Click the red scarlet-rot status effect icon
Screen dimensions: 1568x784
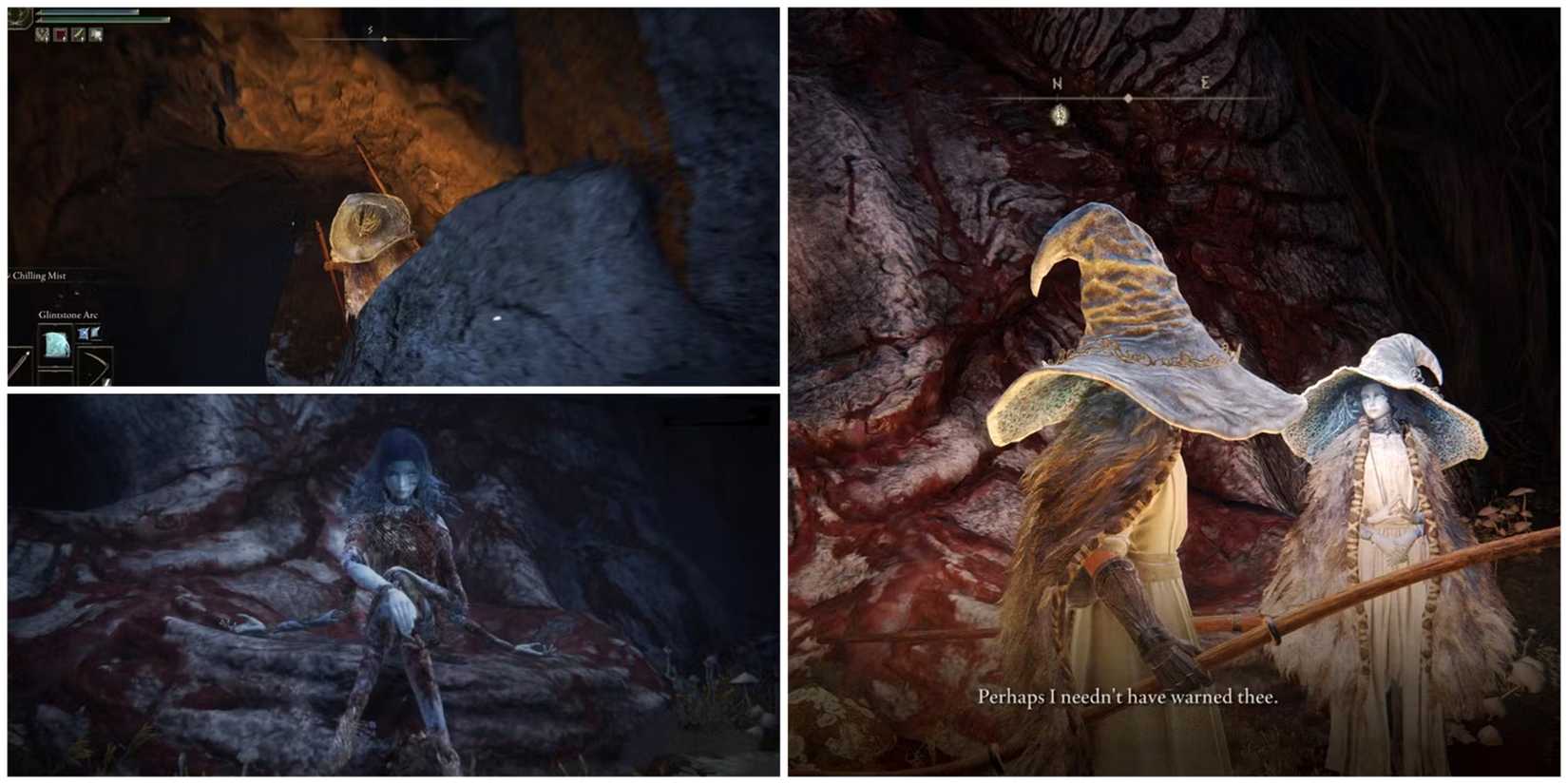pos(60,36)
